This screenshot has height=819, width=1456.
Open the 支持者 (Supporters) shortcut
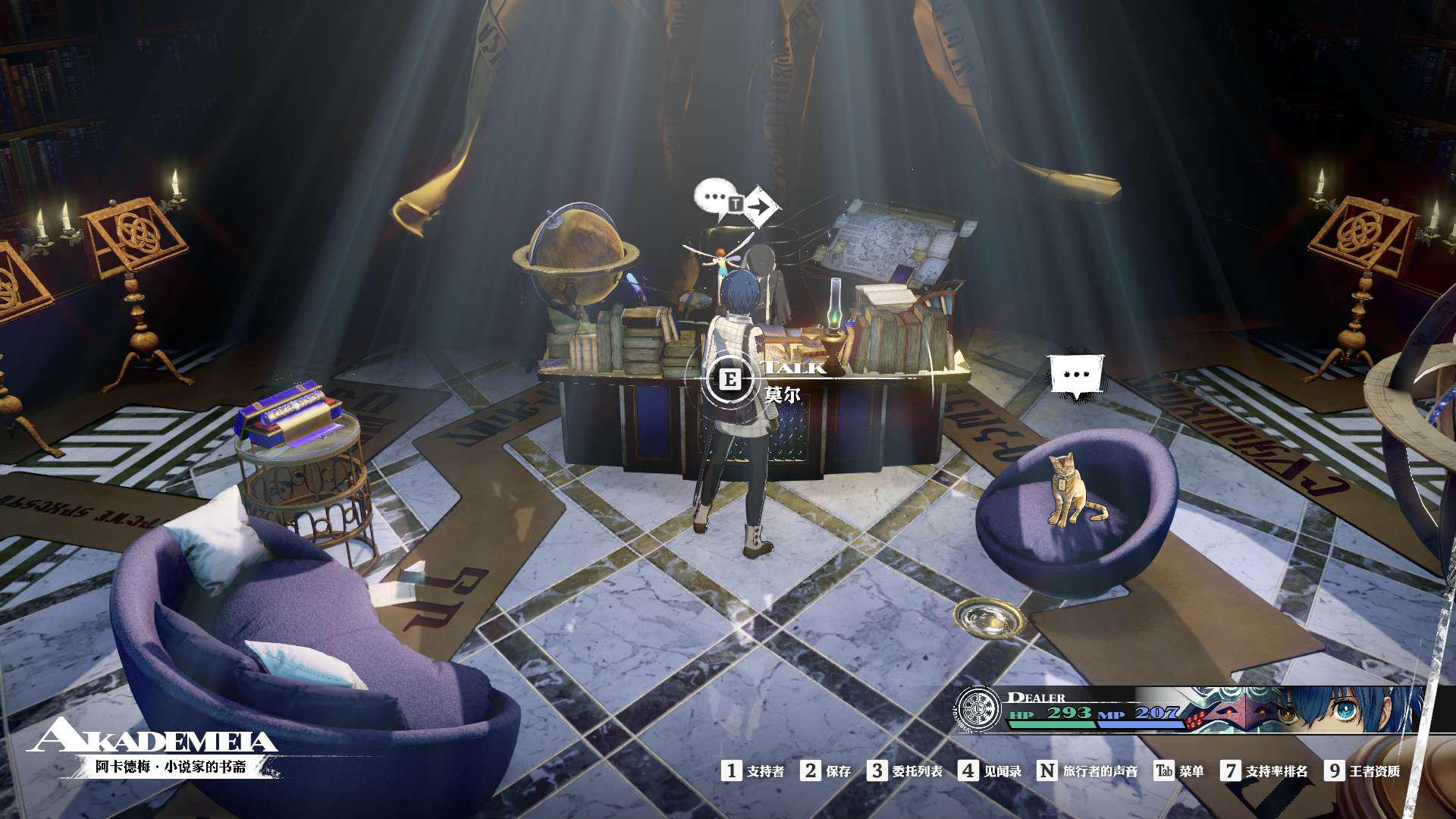753,771
